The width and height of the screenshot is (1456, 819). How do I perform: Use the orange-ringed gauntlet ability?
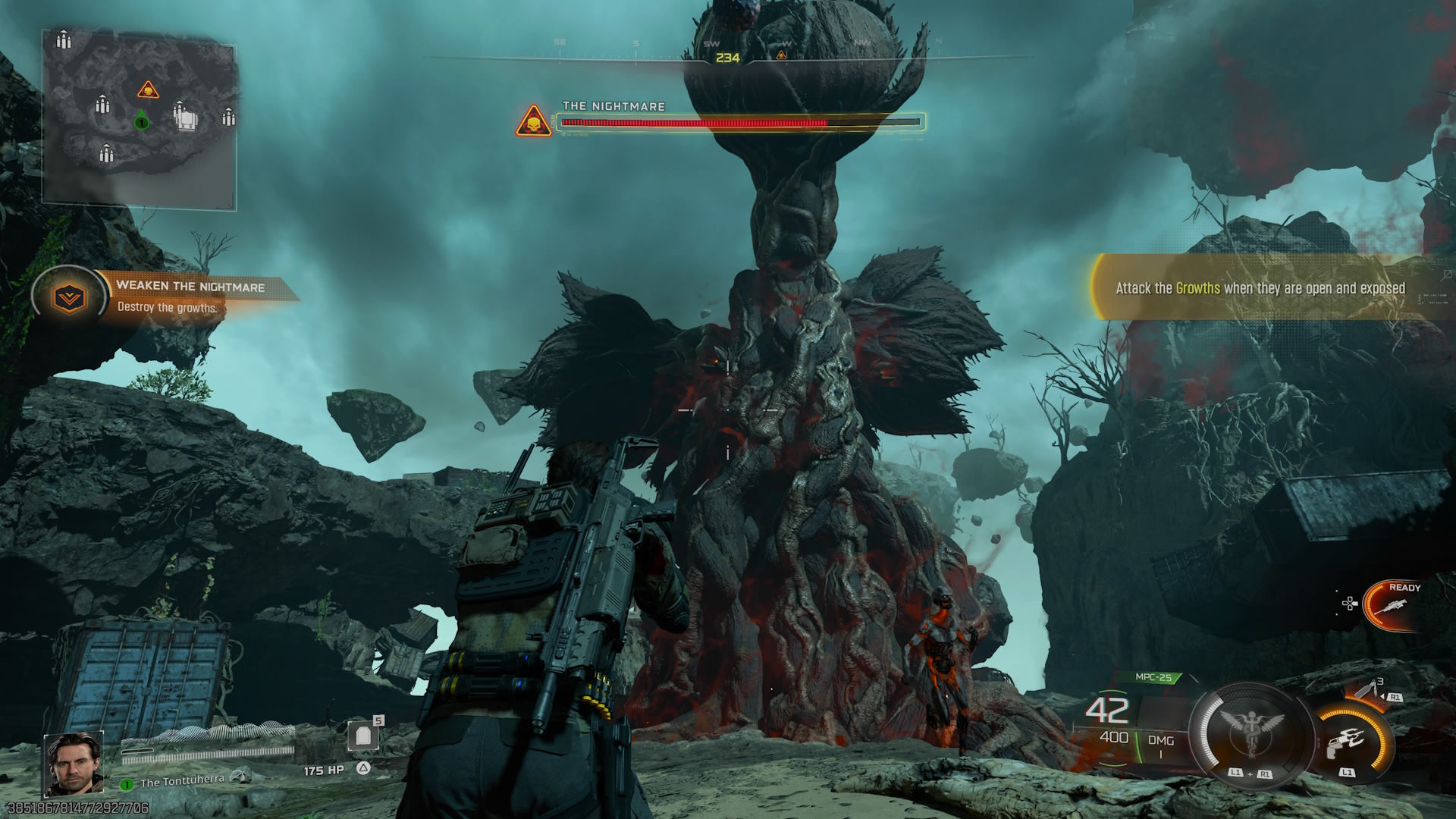click(x=1353, y=741)
